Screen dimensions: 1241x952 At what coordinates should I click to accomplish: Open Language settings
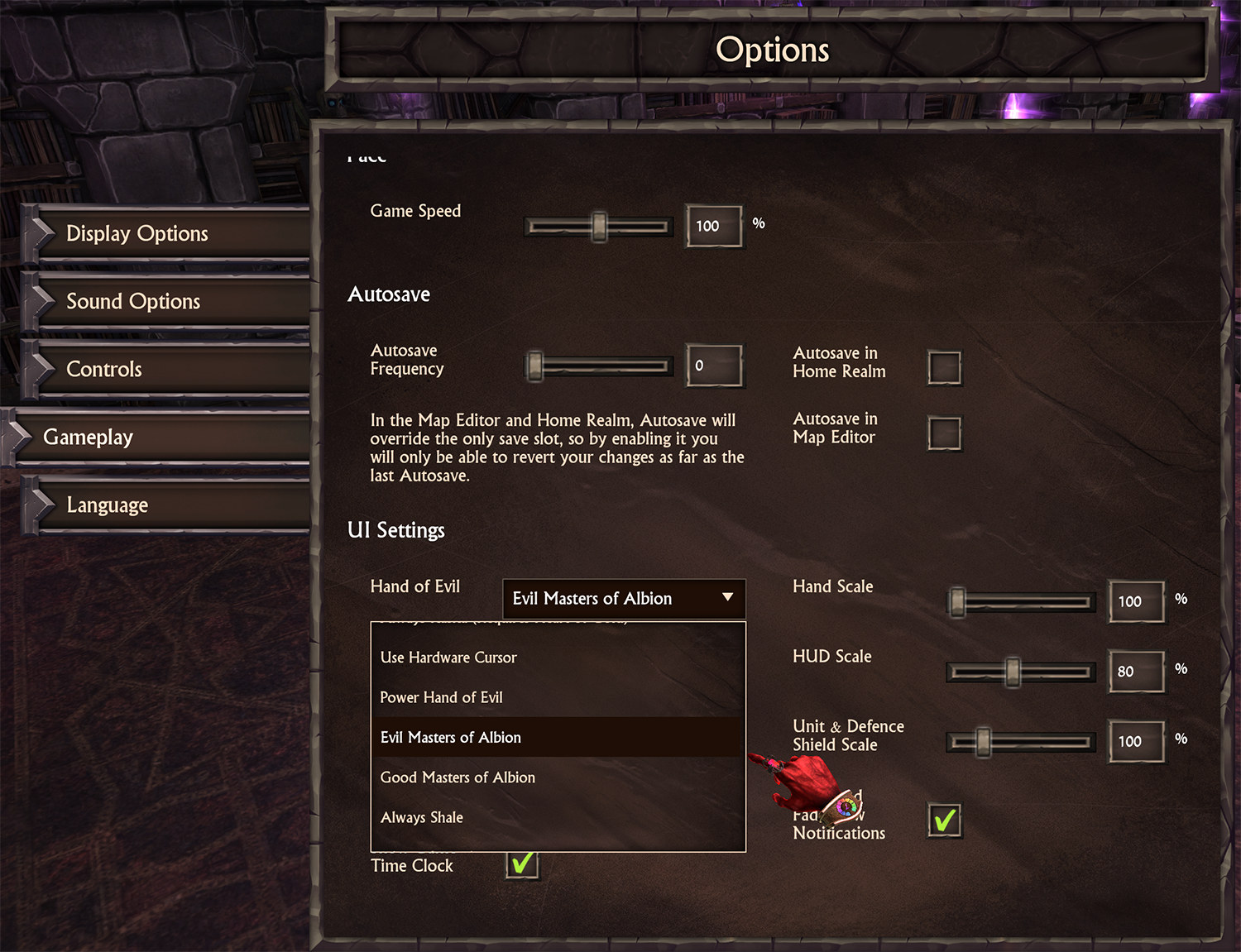click(108, 505)
